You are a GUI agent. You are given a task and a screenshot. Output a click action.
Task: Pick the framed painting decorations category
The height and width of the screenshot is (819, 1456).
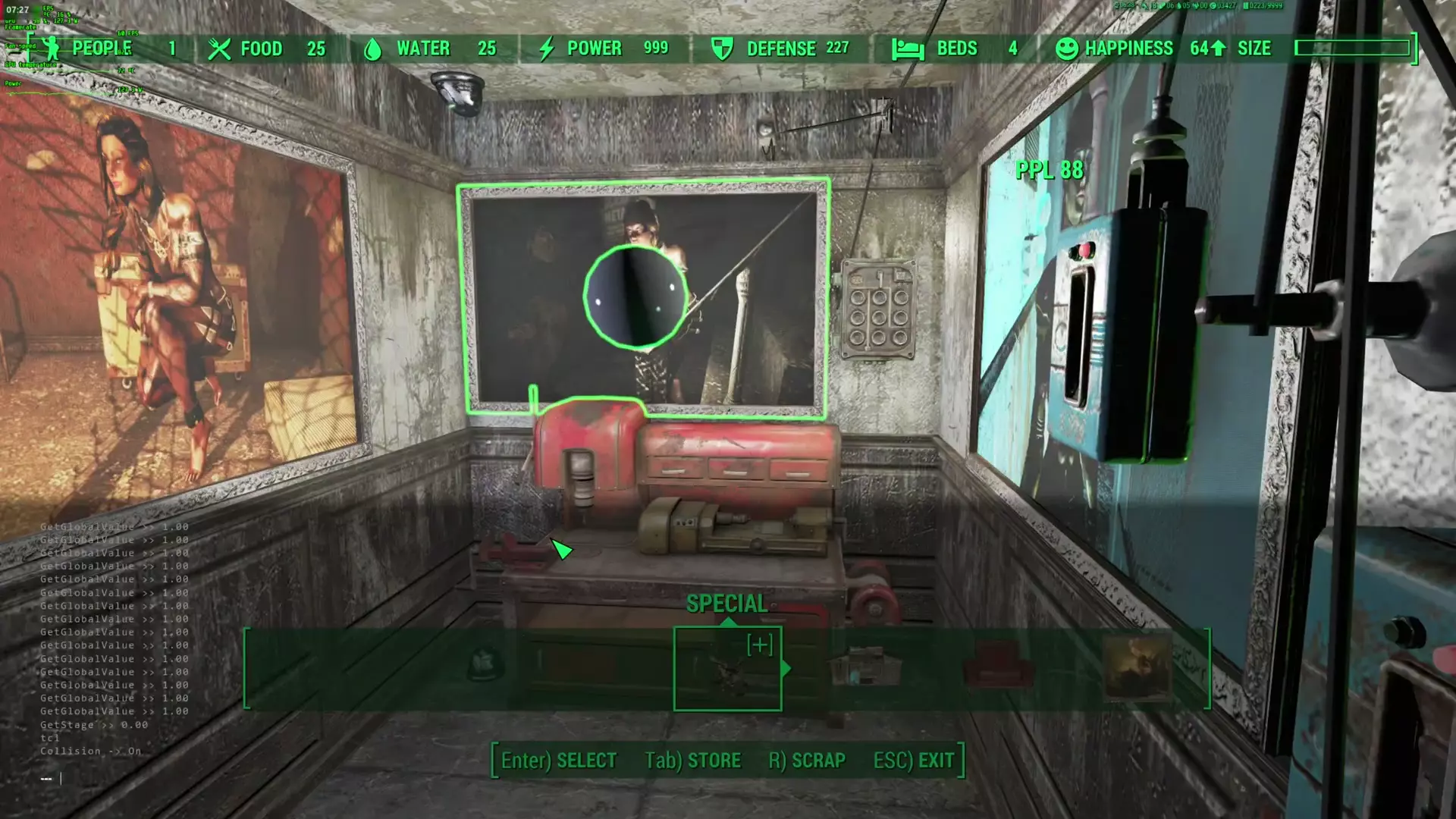click(x=1136, y=668)
